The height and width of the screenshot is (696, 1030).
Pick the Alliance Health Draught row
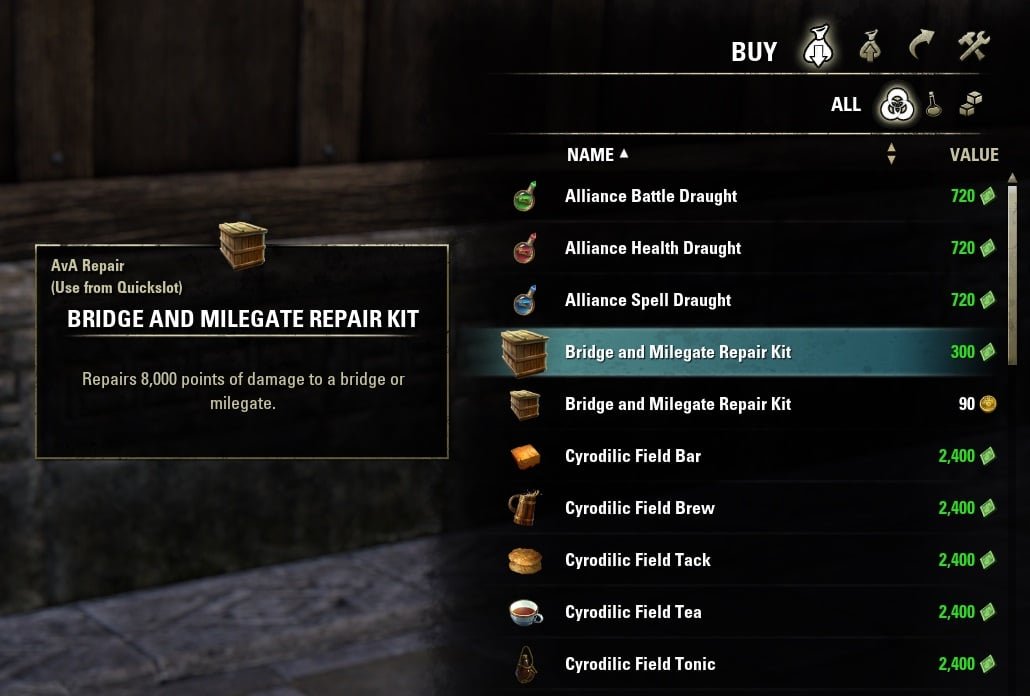tap(653, 248)
